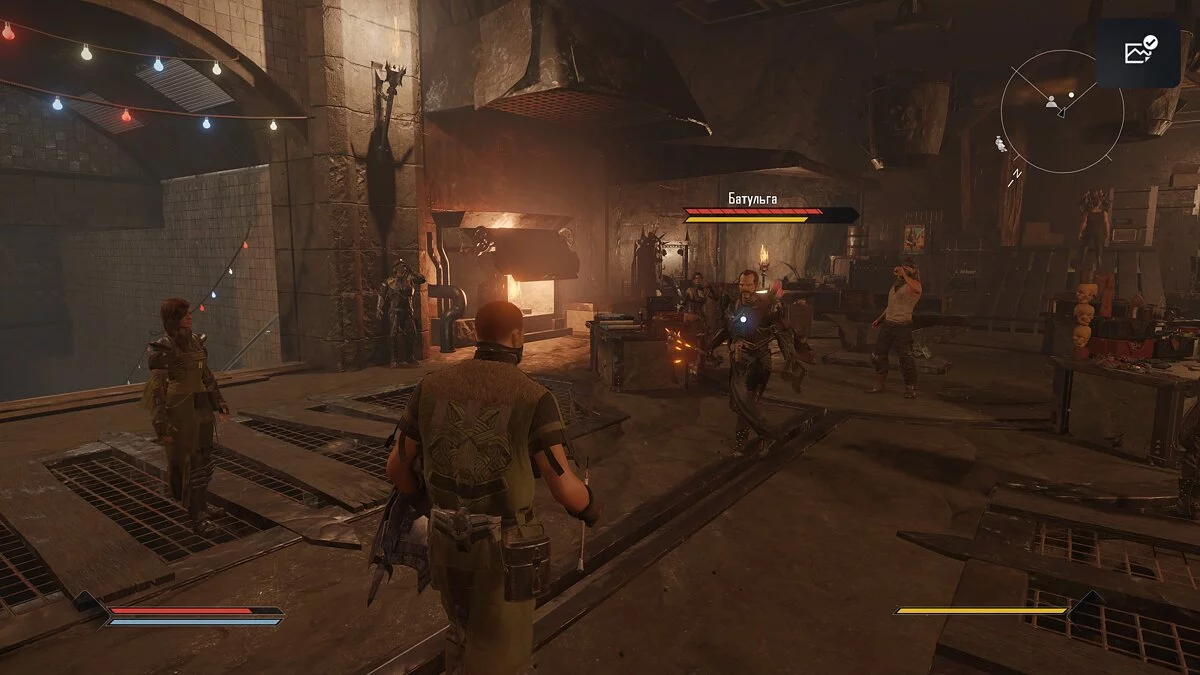The height and width of the screenshot is (675, 1200).
Task: Click the circular compass minimap
Action: [1061, 112]
